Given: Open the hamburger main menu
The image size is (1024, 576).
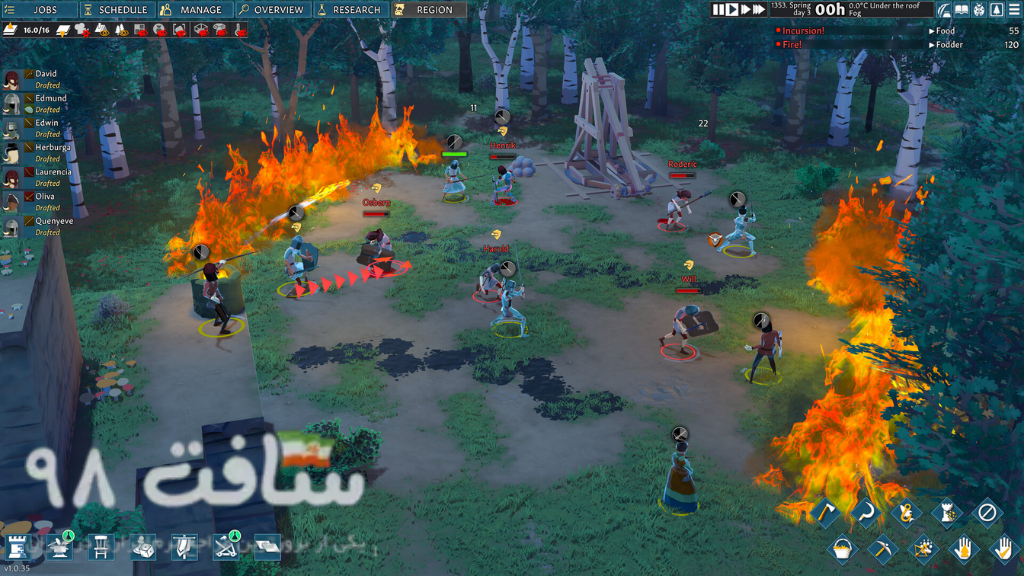Looking at the screenshot, I should click(1012, 10).
